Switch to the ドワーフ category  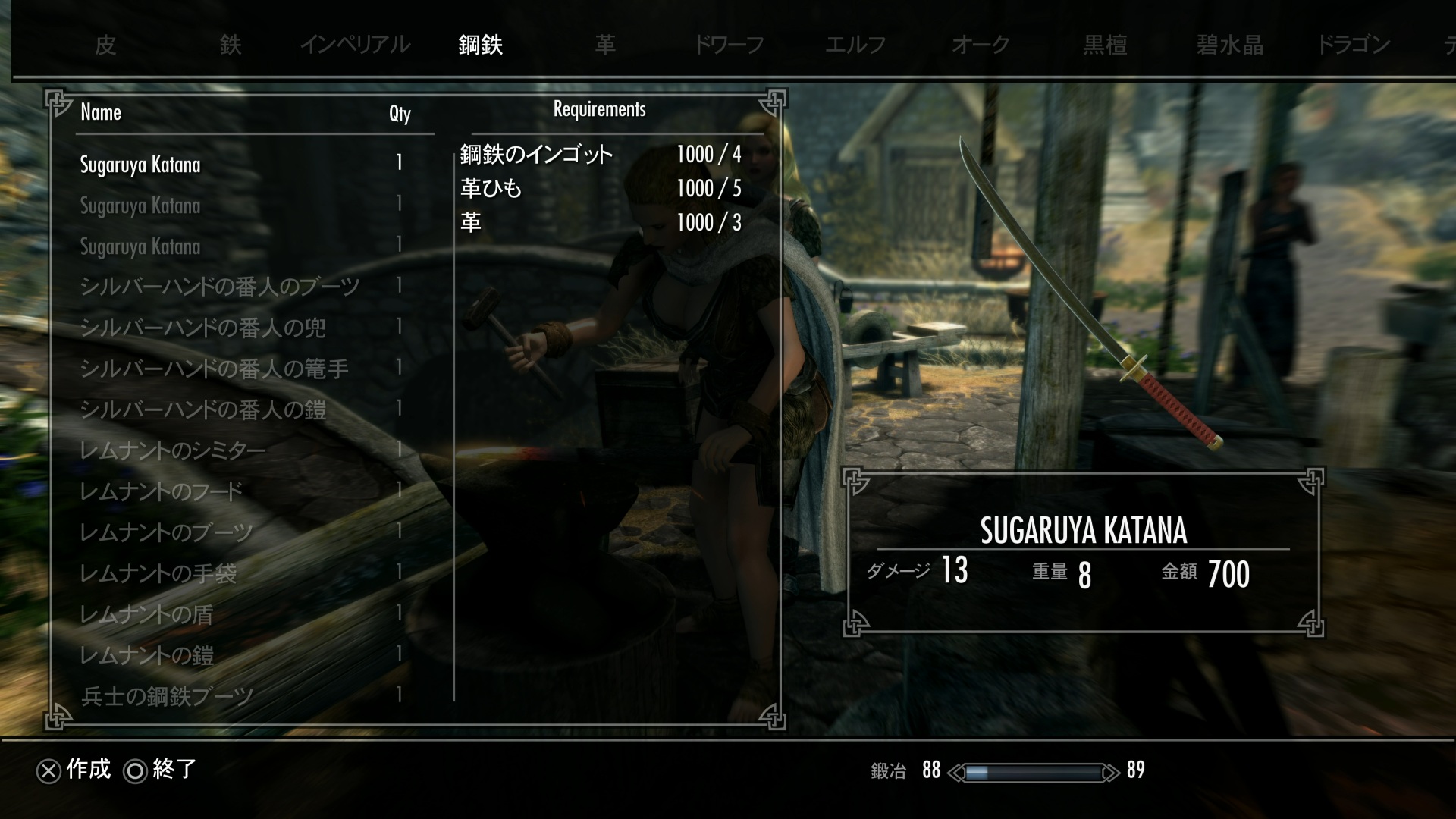pyautogui.click(x=729, y=45)
